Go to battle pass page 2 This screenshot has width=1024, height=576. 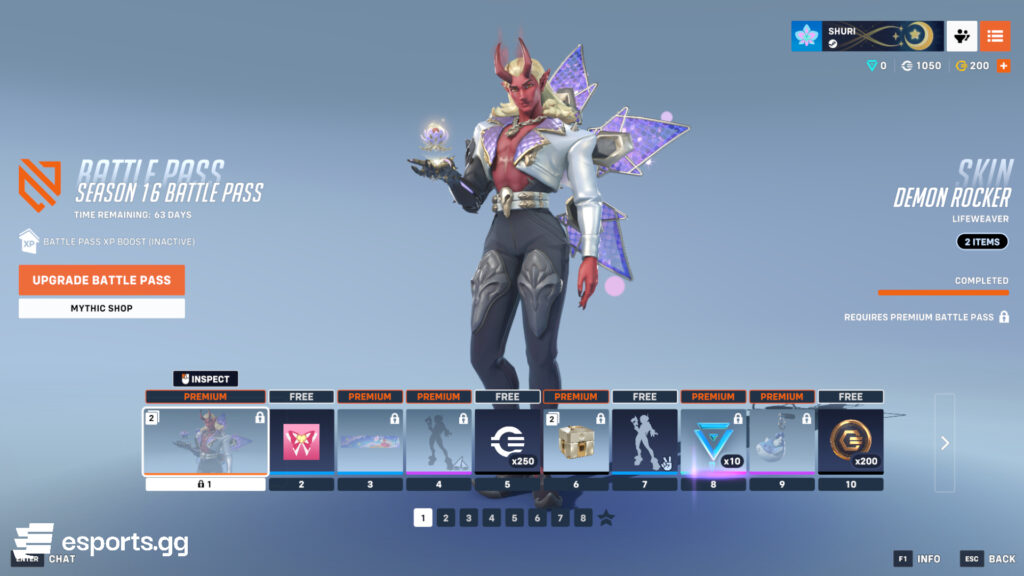(446, 518)
